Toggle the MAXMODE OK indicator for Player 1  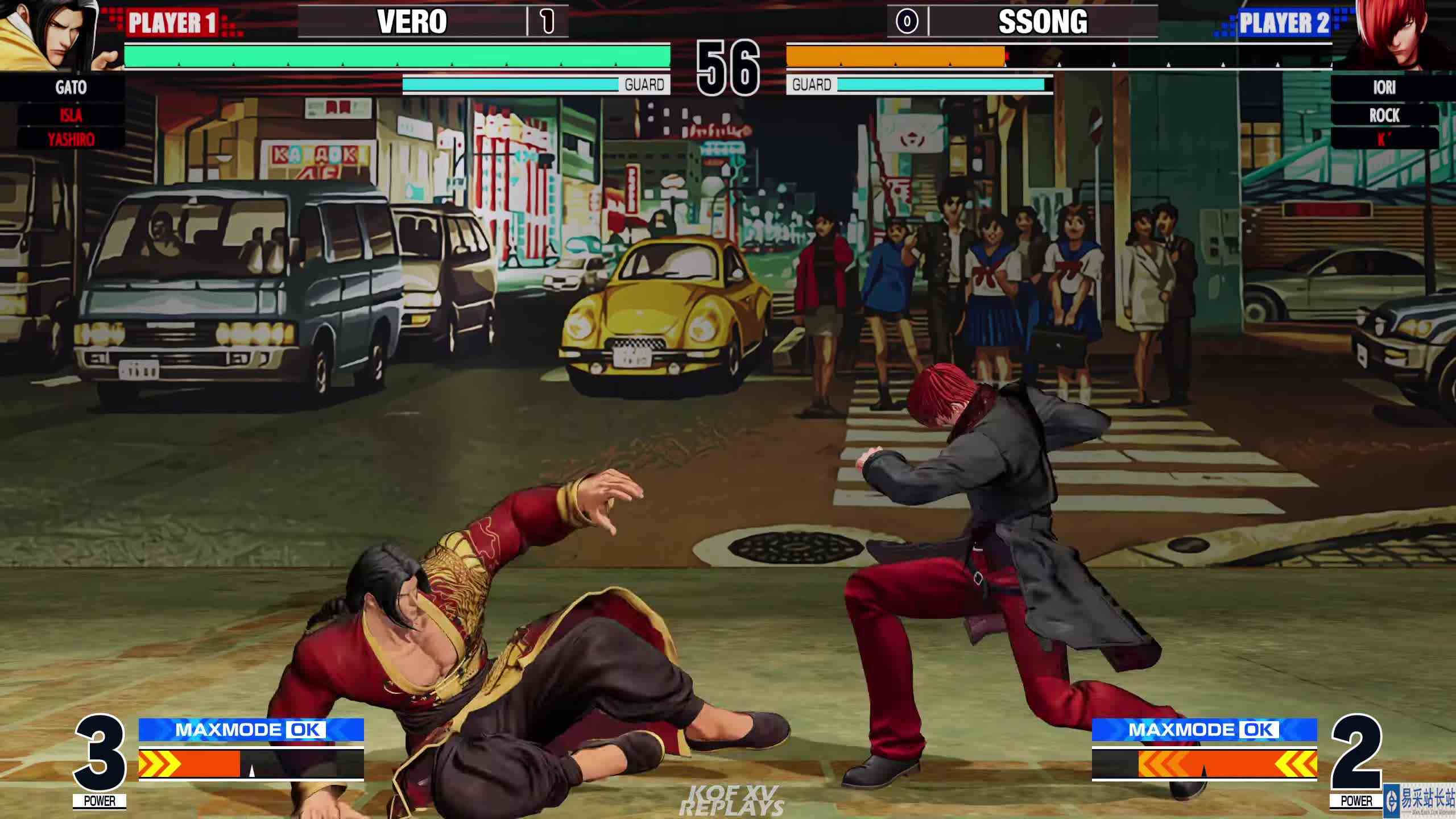click(x=250, y=731)
